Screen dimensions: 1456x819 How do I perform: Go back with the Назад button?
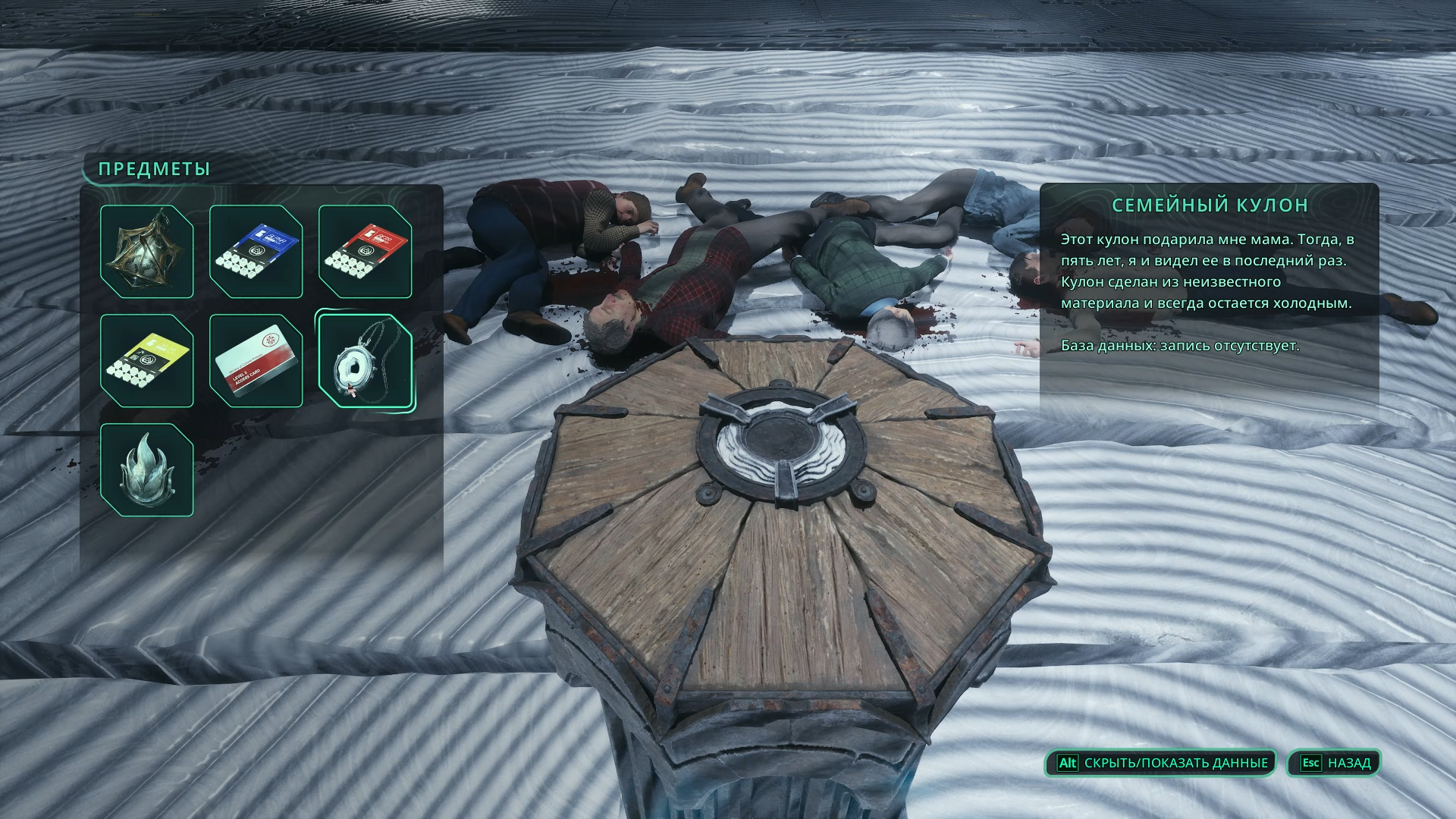(x=1335, y=763)
